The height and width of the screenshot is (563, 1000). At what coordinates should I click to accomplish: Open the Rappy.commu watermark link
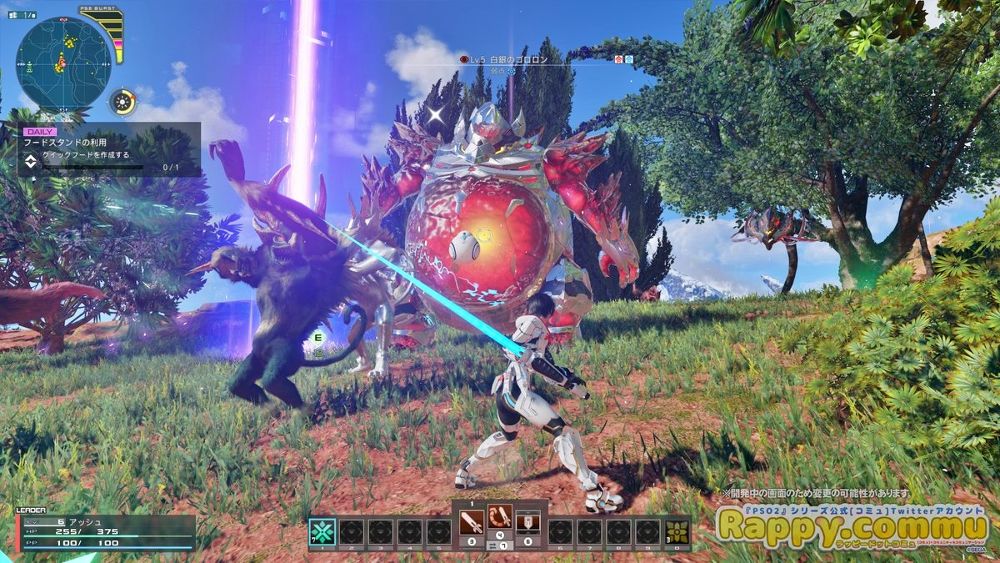click(x=852, y=526)
